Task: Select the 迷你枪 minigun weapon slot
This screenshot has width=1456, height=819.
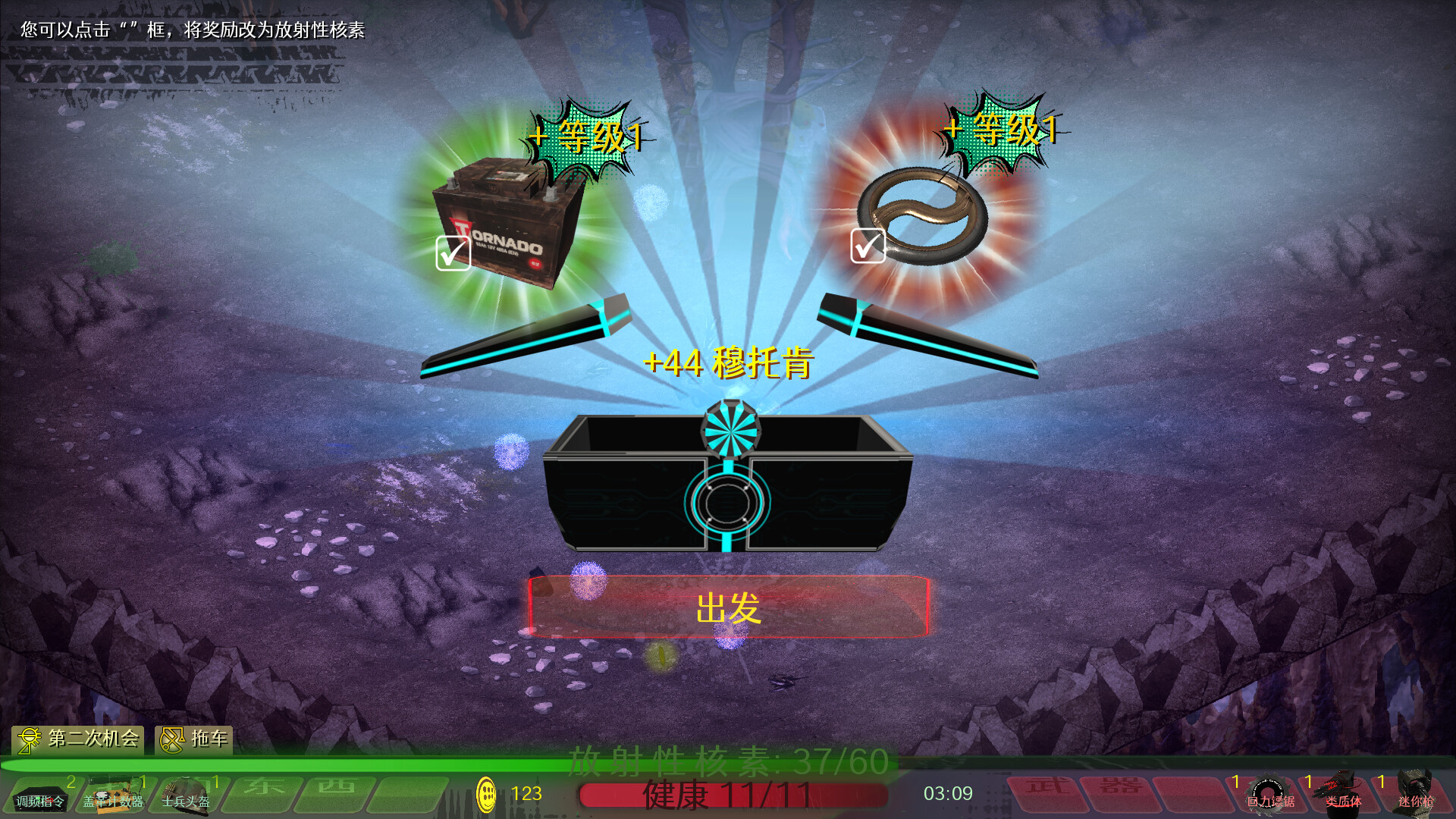Action: 1415,795
